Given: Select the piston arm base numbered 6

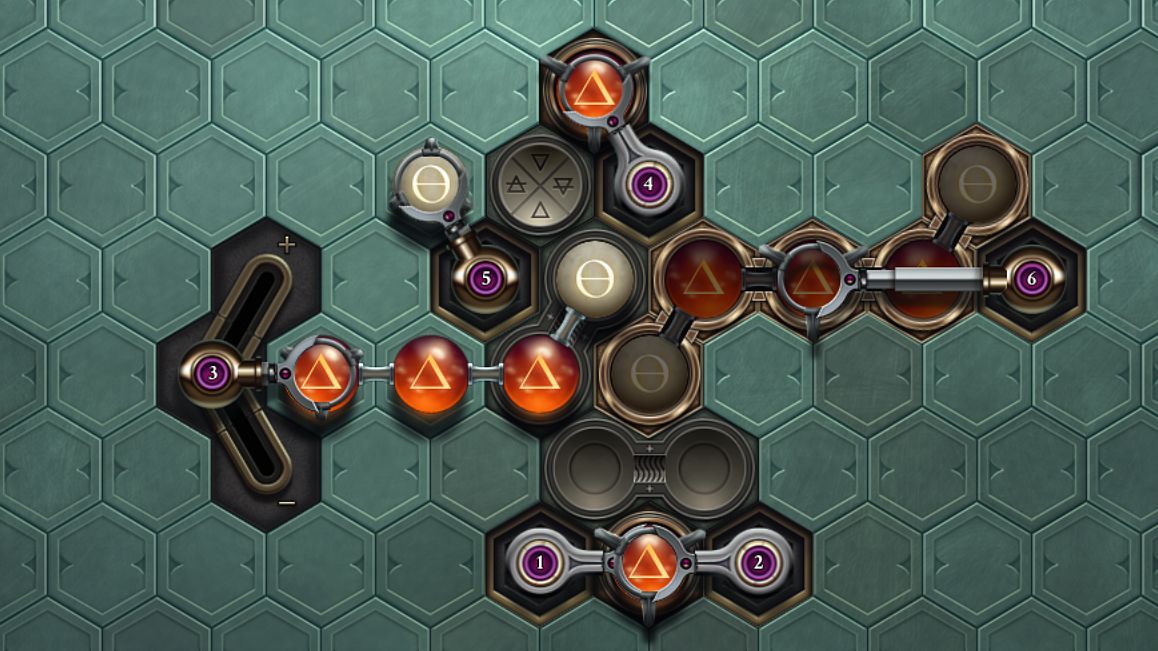Looking at the screenshot, I should tap(1031, 279).
